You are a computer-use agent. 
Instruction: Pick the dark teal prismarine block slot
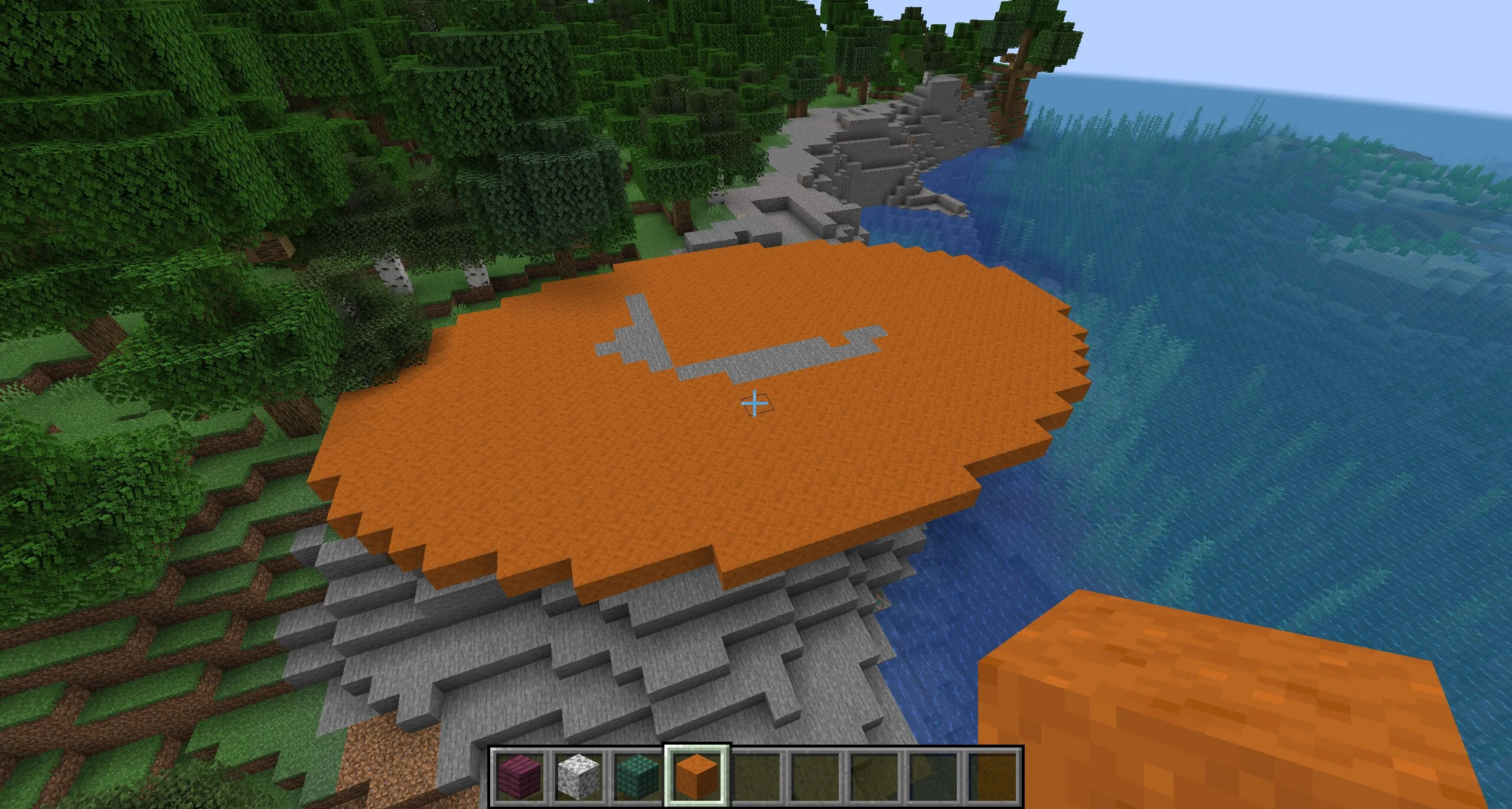638,776
